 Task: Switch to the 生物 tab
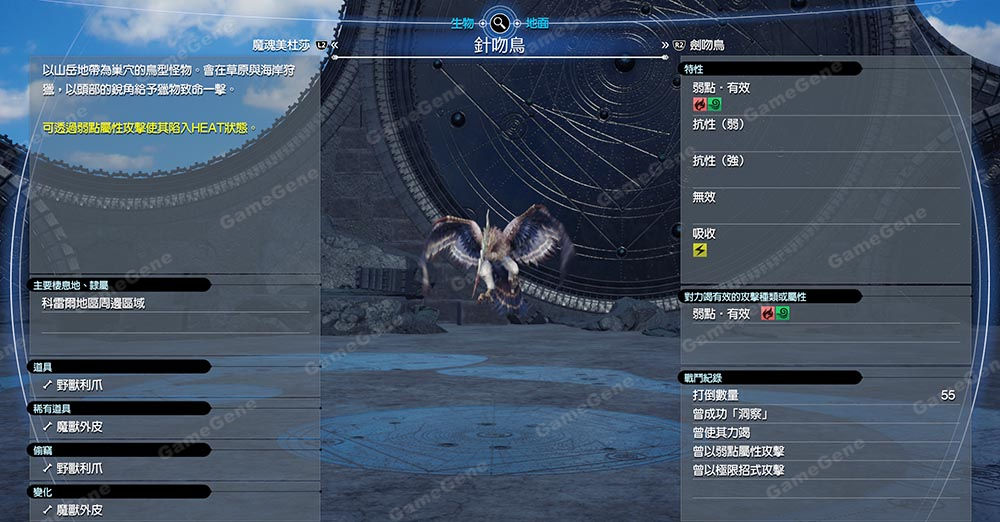[462, 22]
